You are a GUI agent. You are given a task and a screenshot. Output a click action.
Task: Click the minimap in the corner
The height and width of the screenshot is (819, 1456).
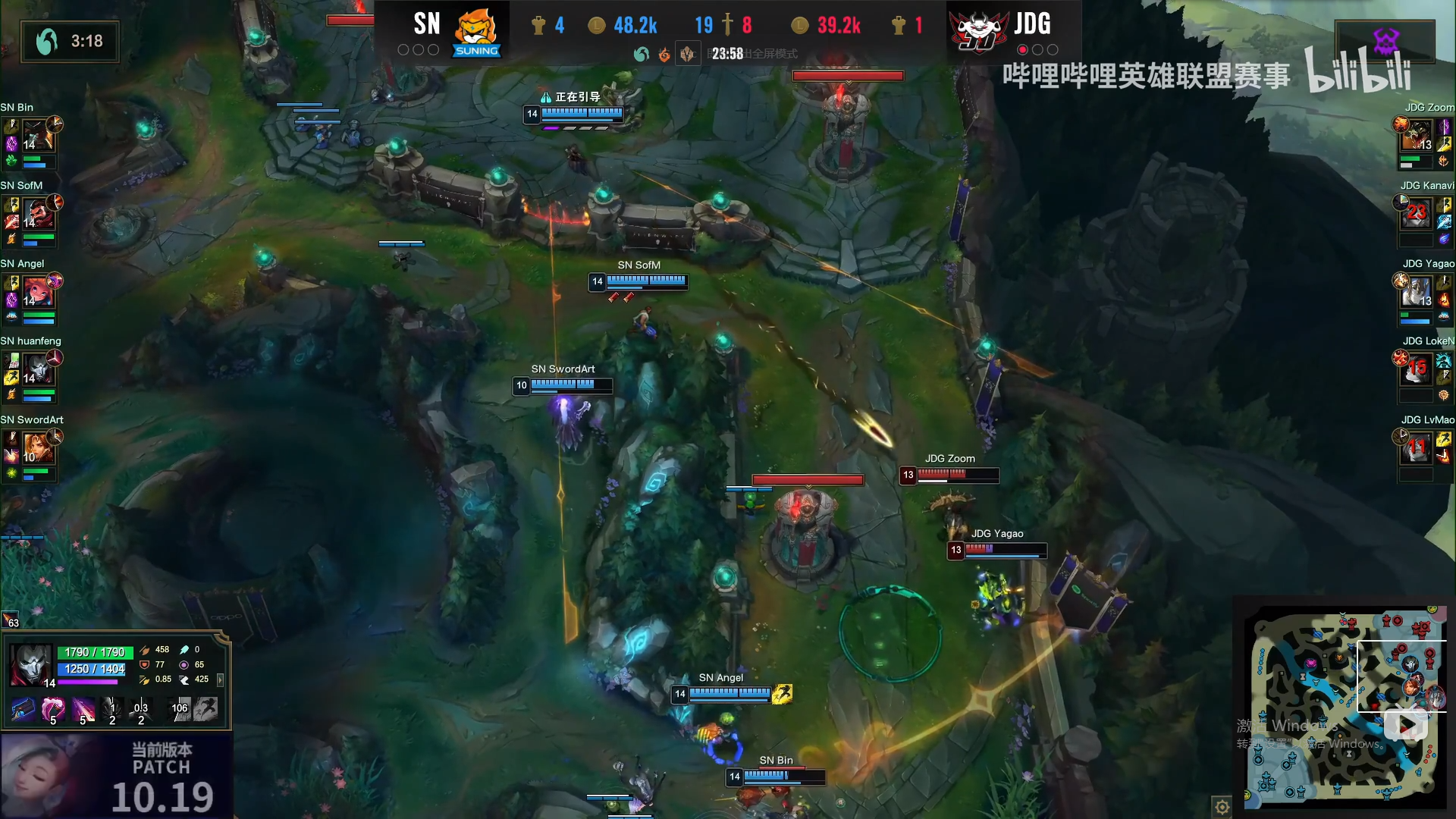coord(1344,704)
